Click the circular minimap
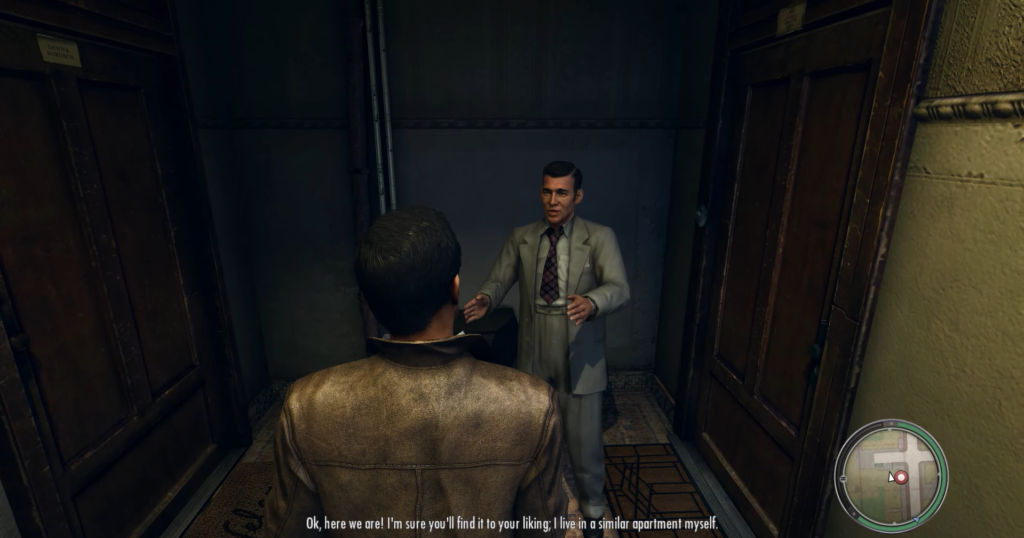 pos(891,474)
